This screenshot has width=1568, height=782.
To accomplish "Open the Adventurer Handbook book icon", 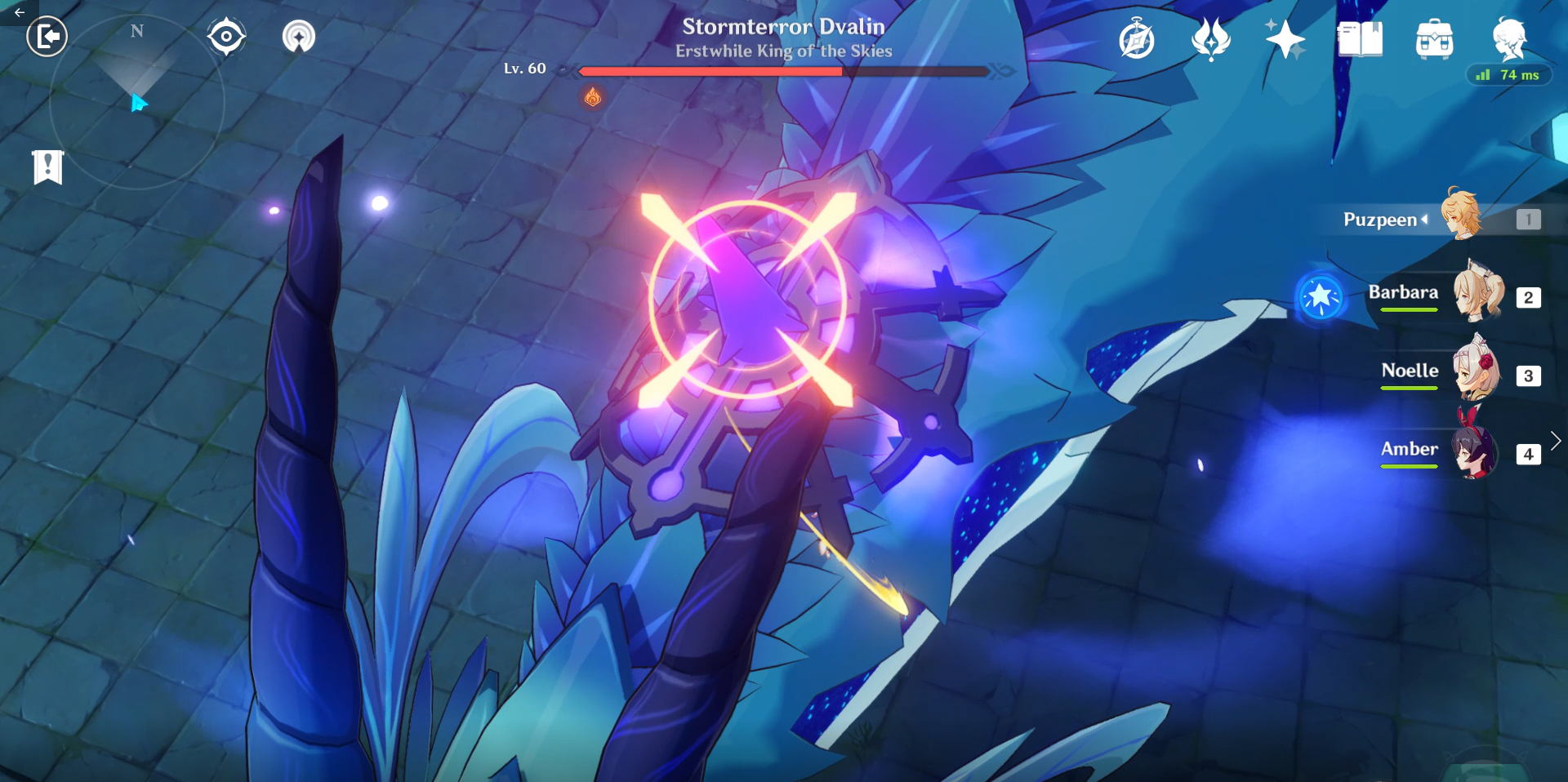I will pyautogui.click(x=1360, y=39).
